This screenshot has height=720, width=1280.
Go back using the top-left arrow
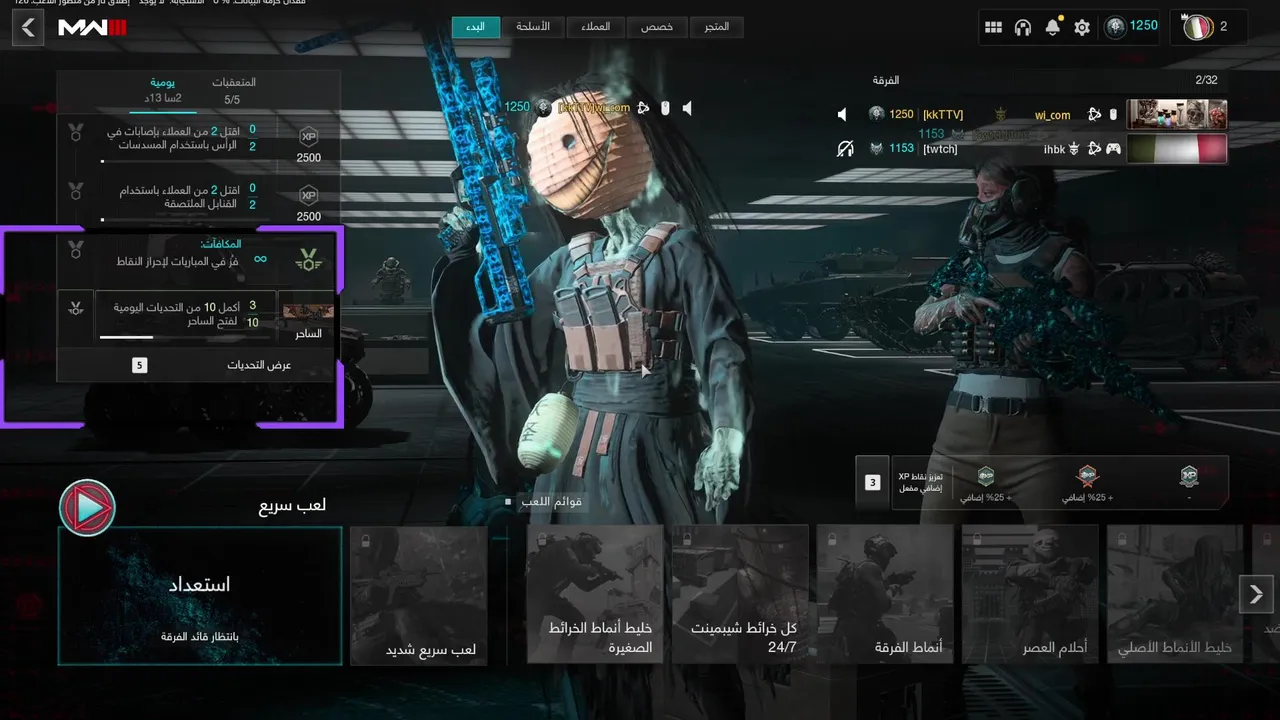tap(28, 28)
